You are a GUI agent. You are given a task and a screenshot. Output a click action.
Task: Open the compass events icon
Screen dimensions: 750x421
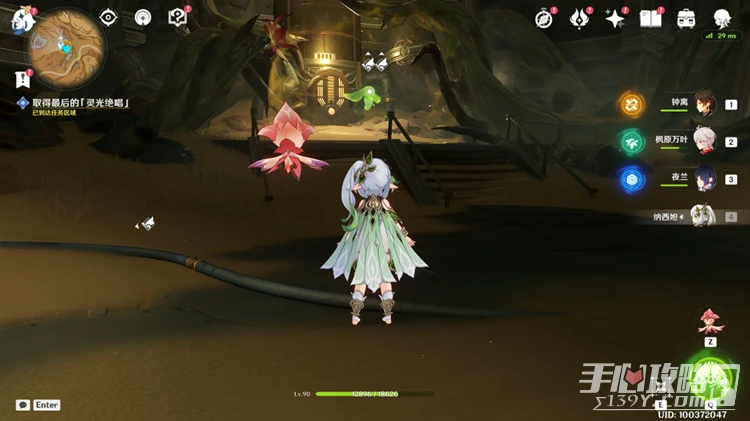pos(544,18)
